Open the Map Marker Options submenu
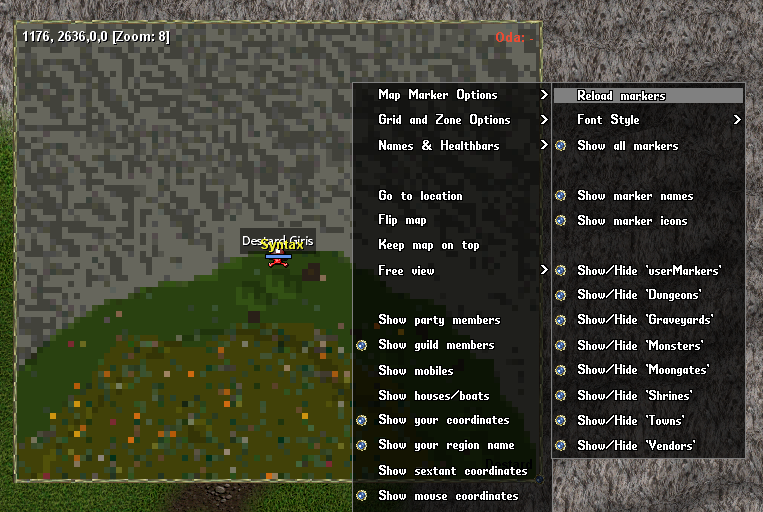This screenshot has width=763, height=512. click(x=438, y=95)
